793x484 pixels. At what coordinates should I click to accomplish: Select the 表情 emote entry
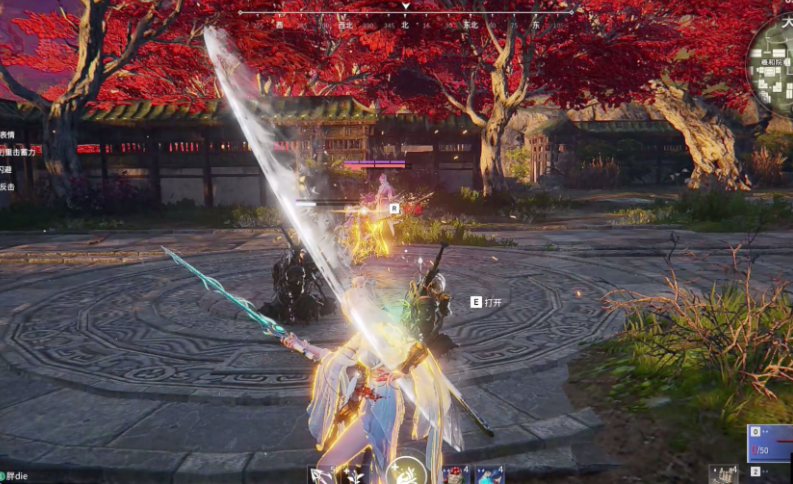point(7,135)
